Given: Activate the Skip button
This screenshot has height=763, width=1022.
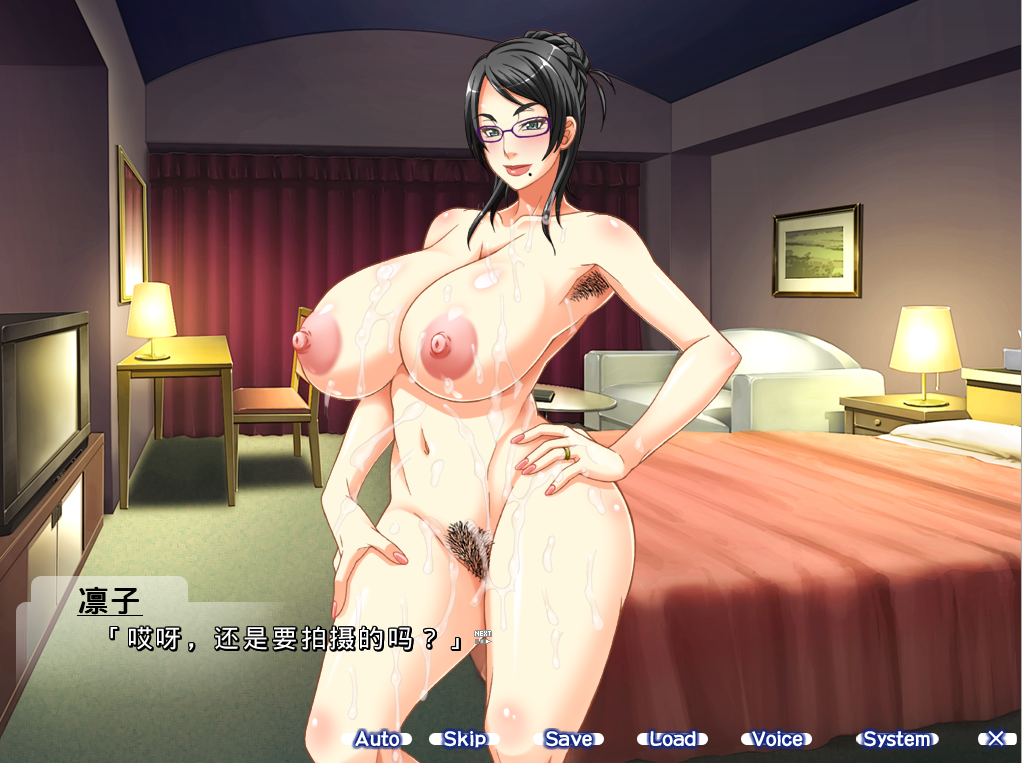Looking at the screenshot, I should [x=464, y=739].
